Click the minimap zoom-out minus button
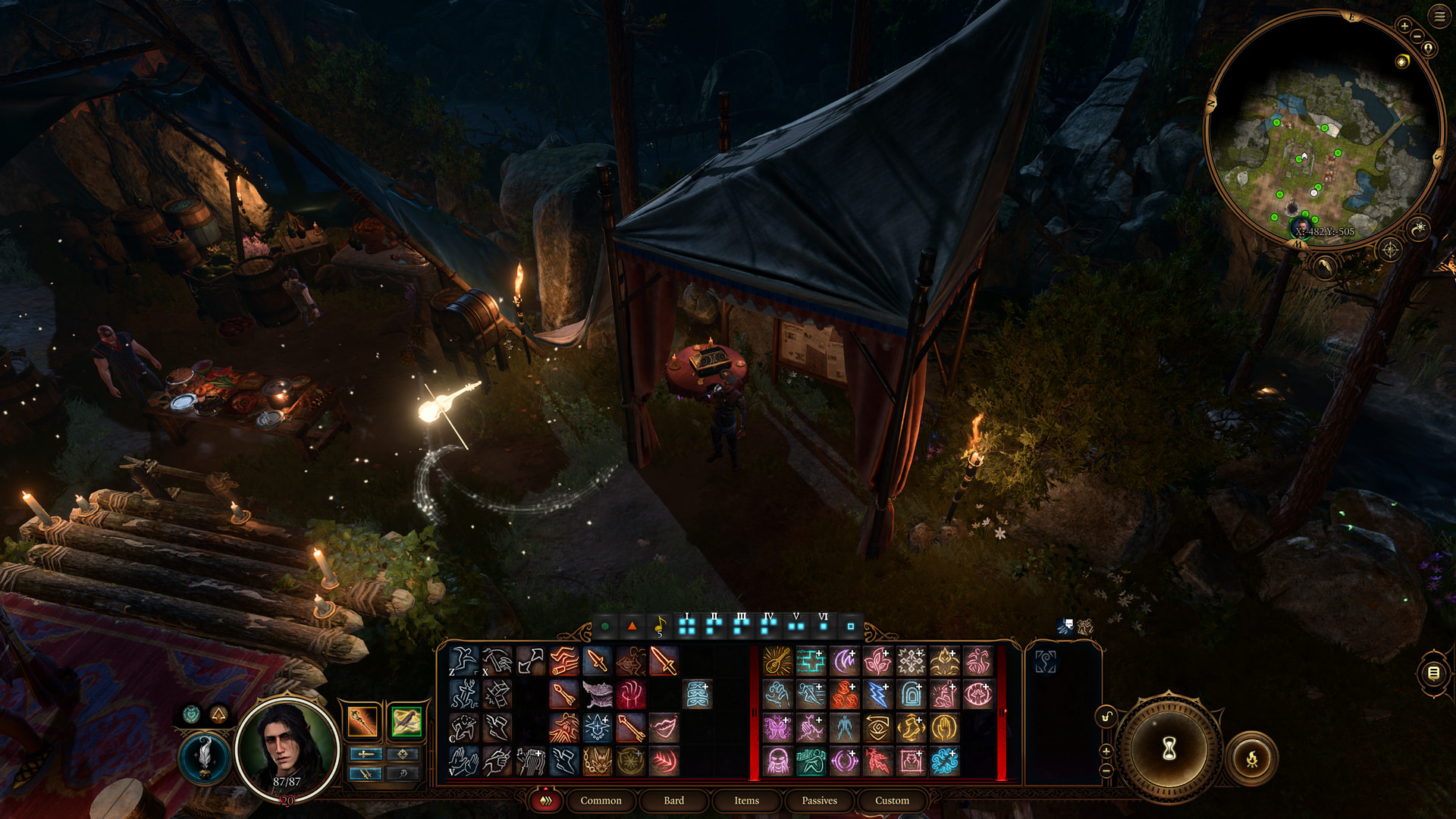The image size is (1456, 819). click(x=1417, y=37)
